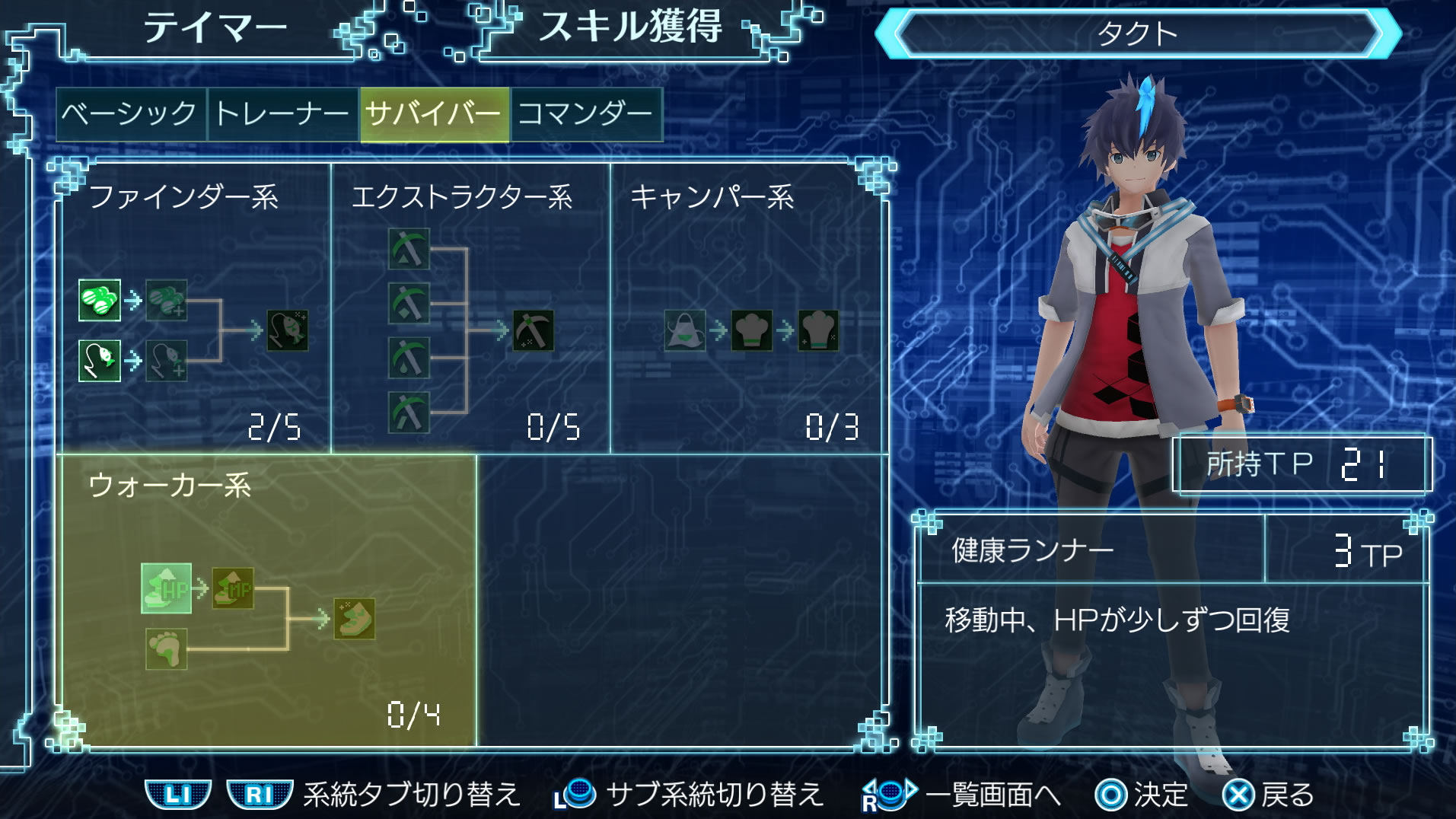Pick the pickaxe skill with water drop
This screenshot has width=1456, height=819.
click(409, 358)
